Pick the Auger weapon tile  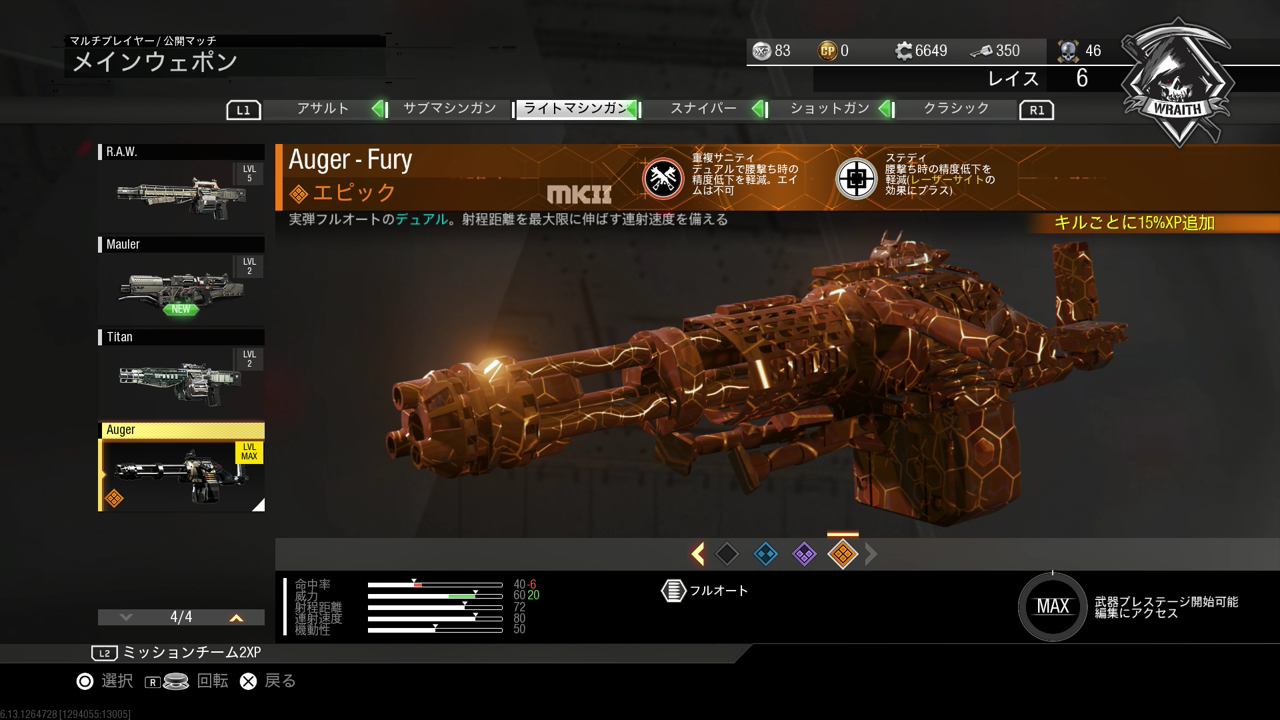(181, 467)
